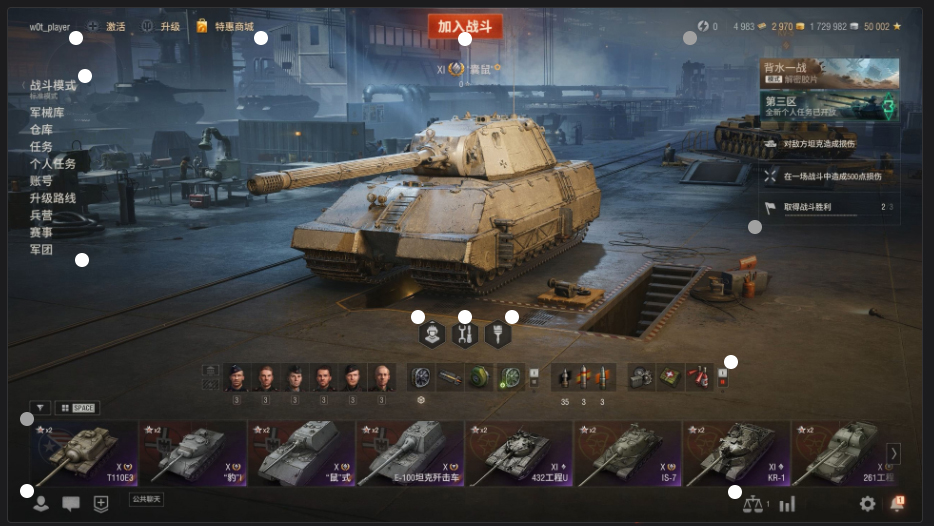Open the 特惠商城 special offers store
Image resolution: width=934 pixels, height=526 pixels.
226,27
